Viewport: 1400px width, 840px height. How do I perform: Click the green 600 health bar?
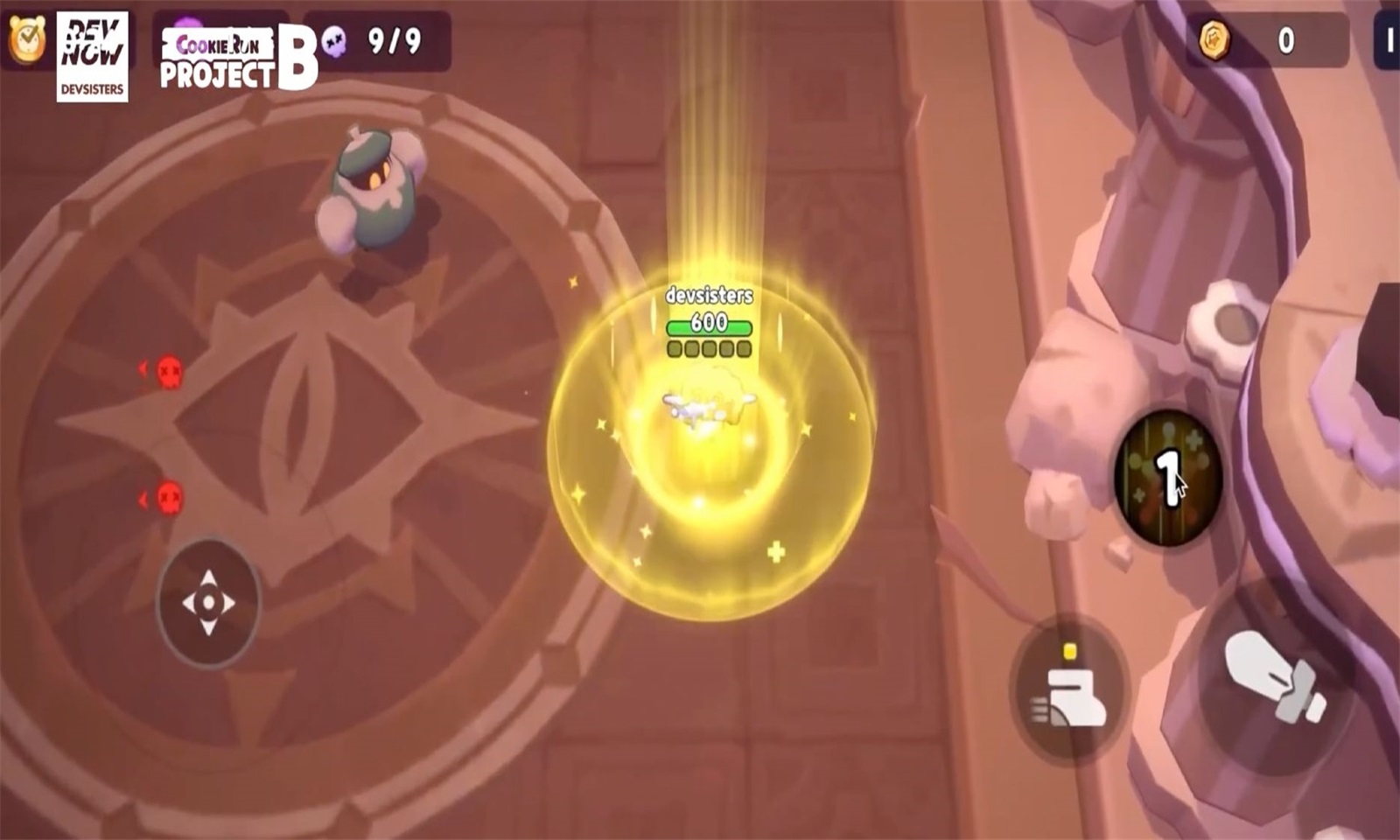tap(707, 325)
